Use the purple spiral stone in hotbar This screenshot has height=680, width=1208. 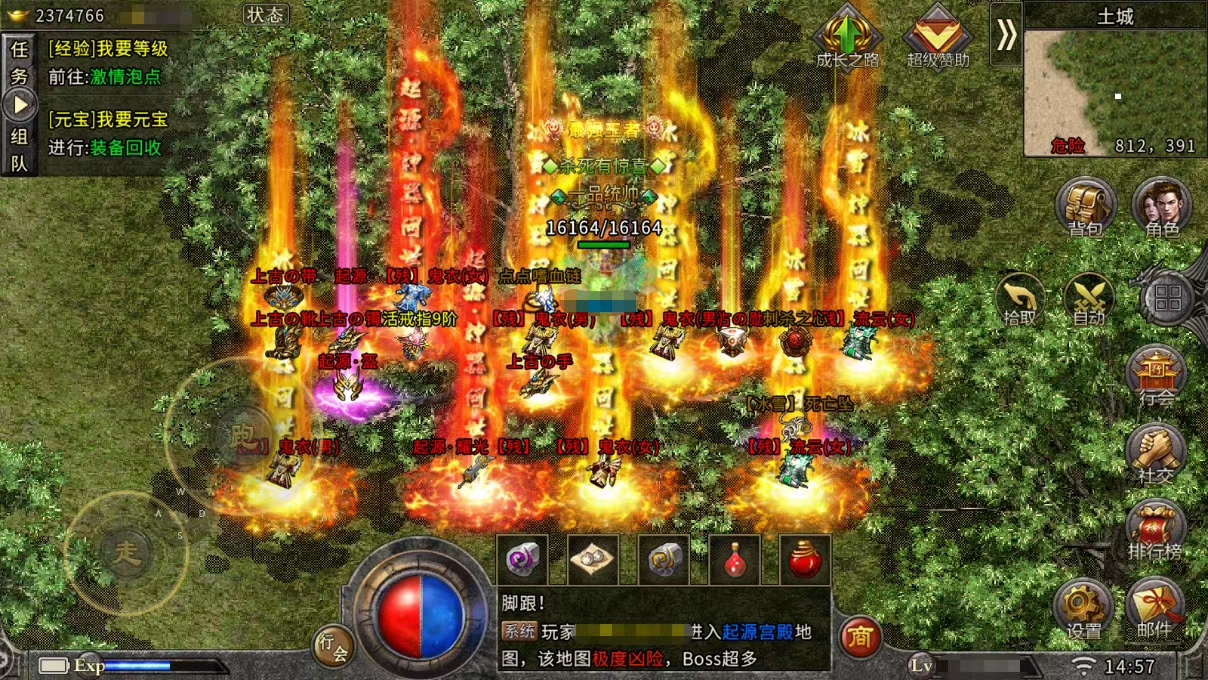[x=522, y=560]
